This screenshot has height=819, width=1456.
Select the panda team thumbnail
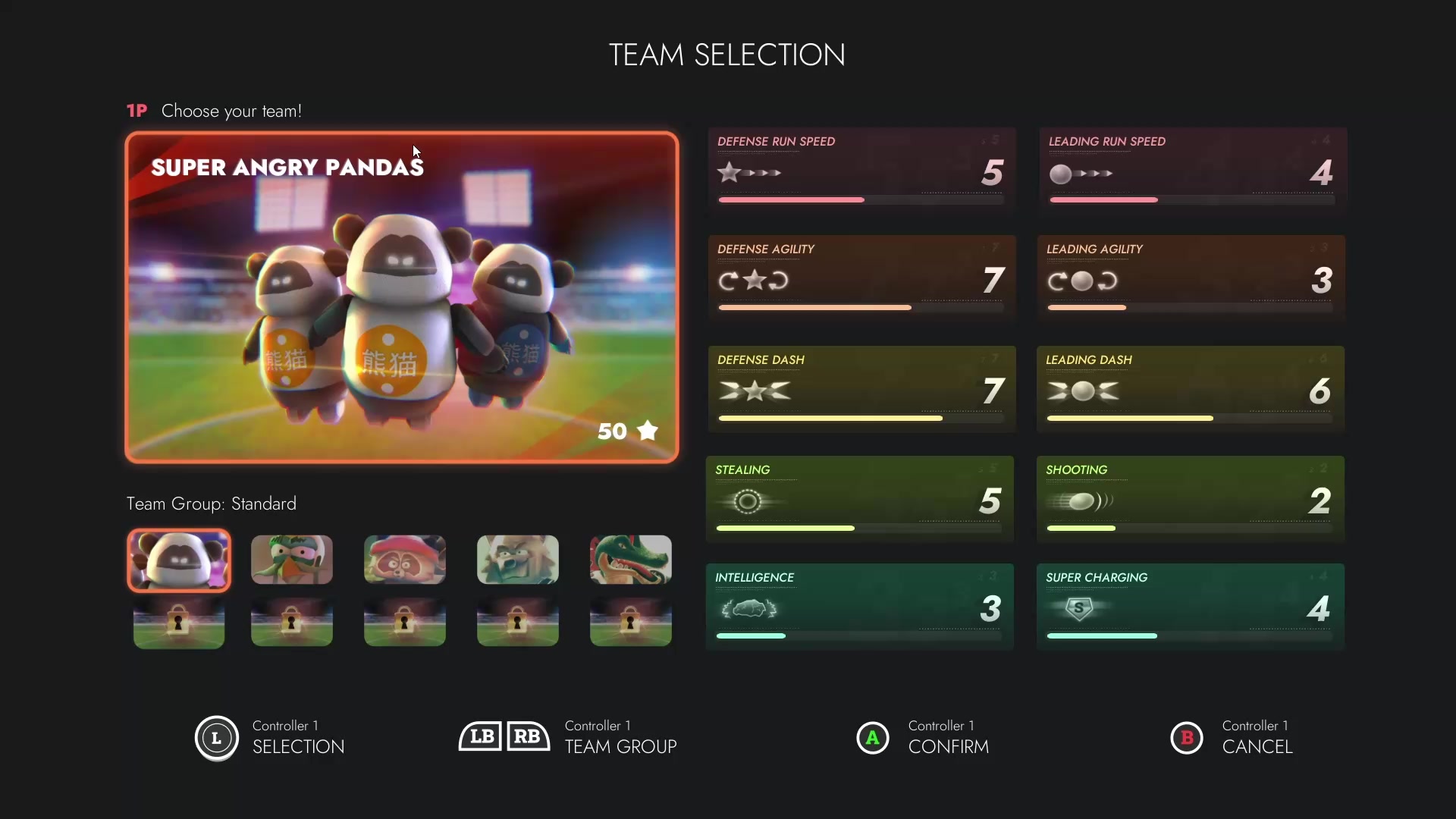click(179, 560)
